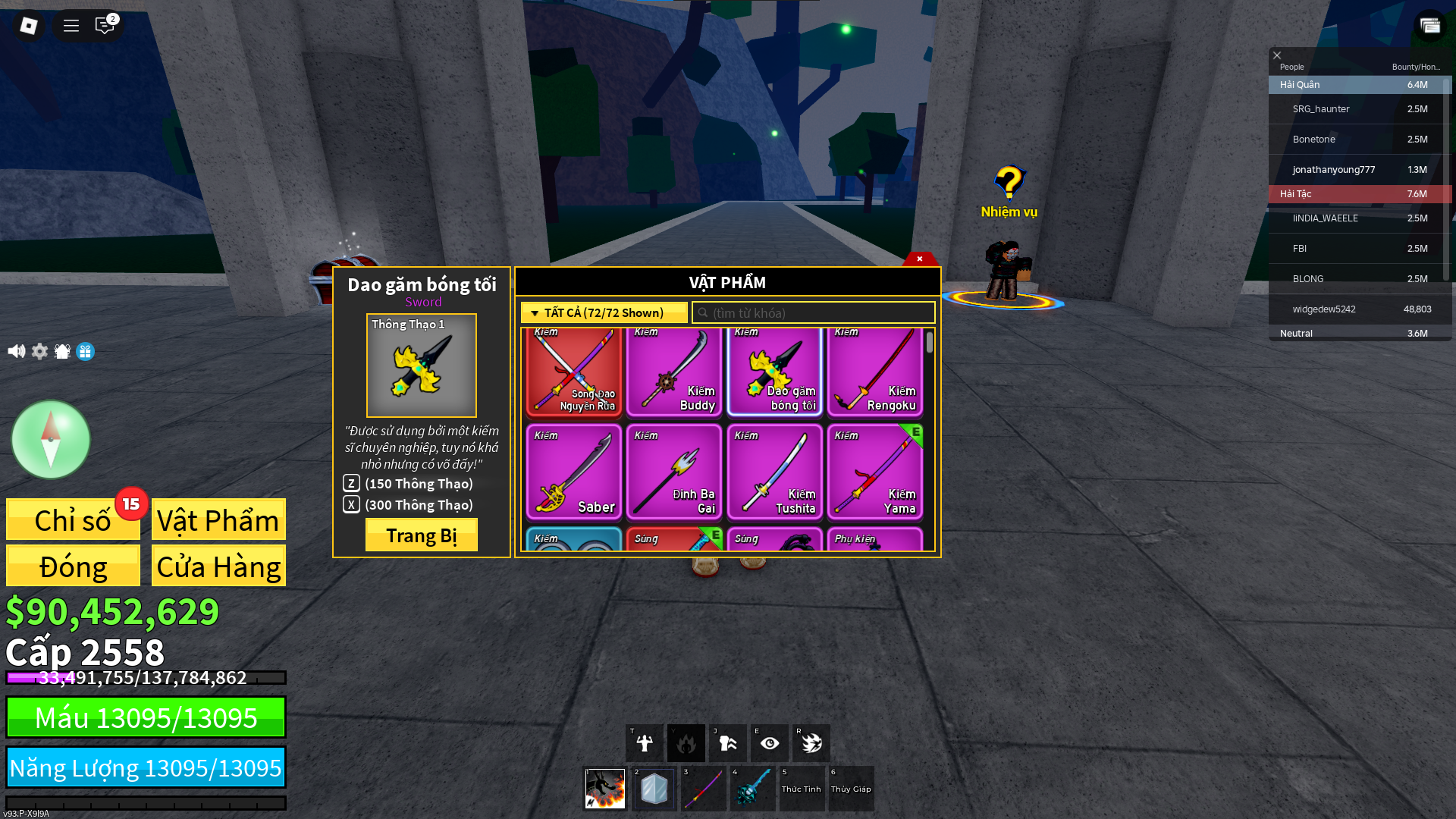Click the Vật Phẩm inventory button
The image size is (1456, 819).
pos(218,520)
